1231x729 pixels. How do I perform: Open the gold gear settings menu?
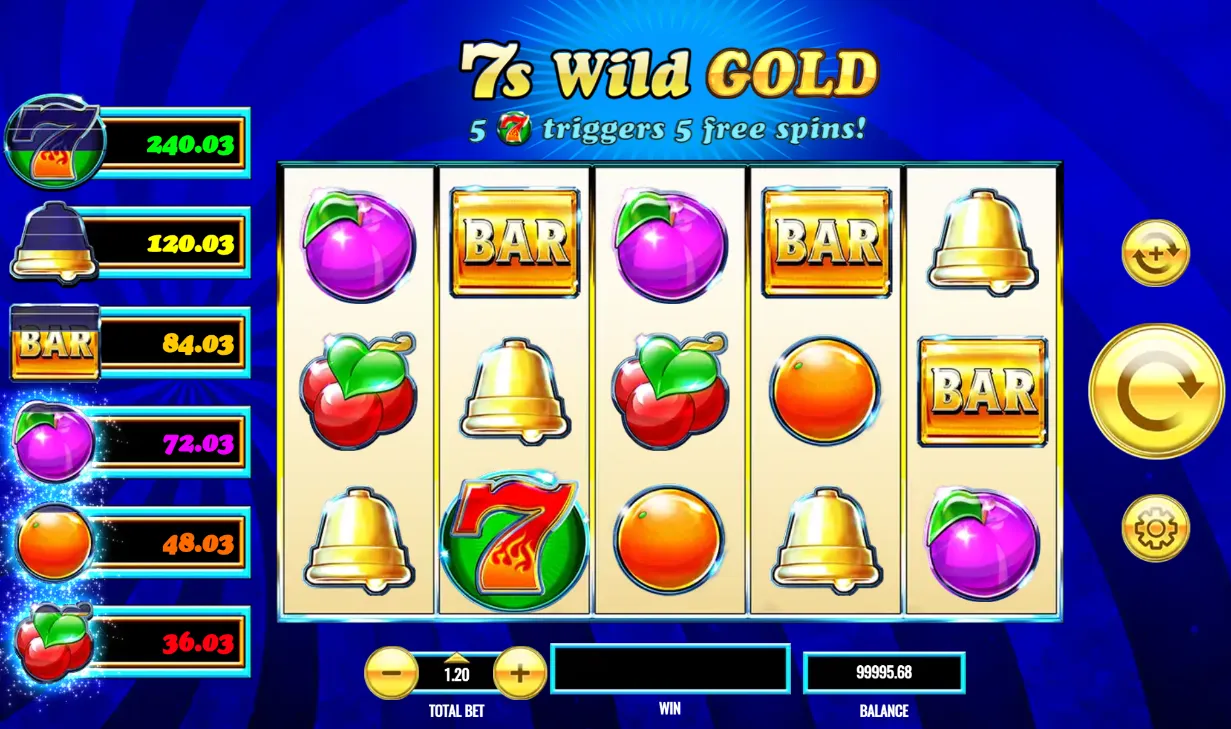[x=1155, y=528]
